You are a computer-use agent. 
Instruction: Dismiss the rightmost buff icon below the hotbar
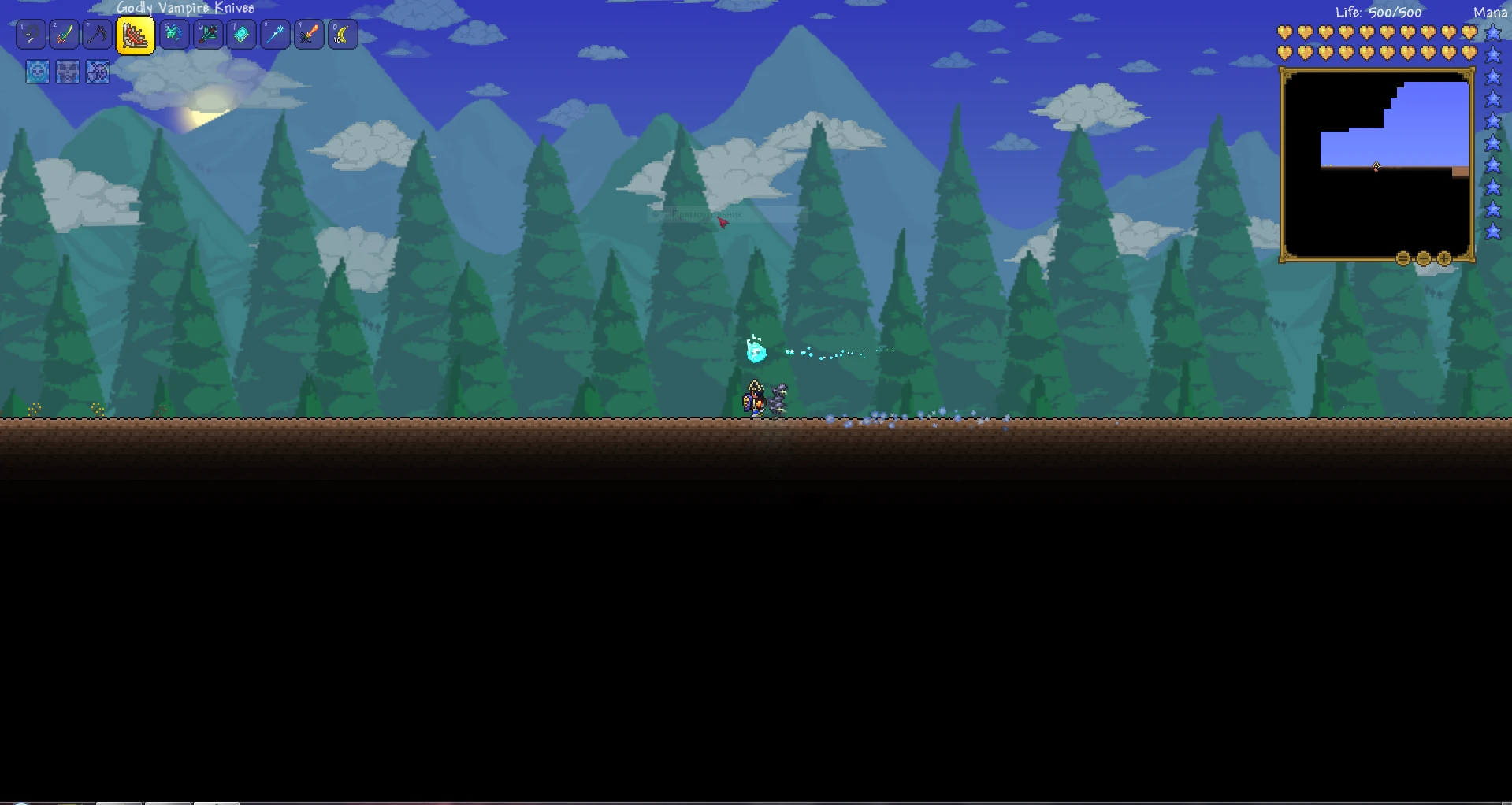[x=98, y=72]
